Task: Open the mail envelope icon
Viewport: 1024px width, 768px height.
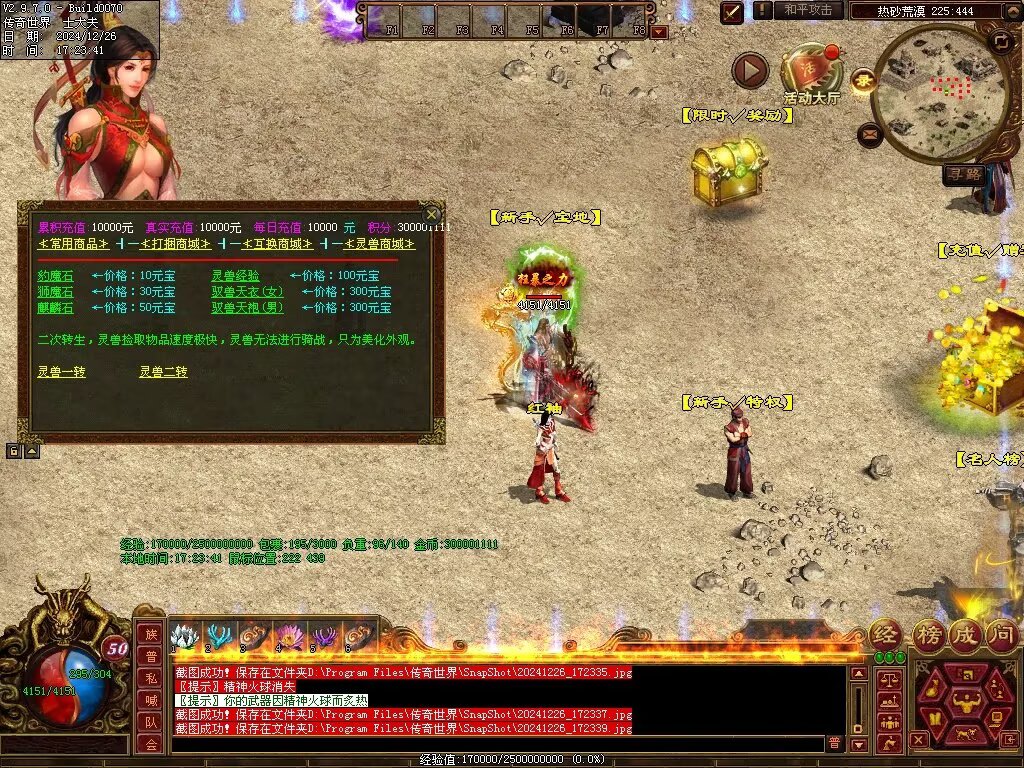Action: [x=869, y=133]
